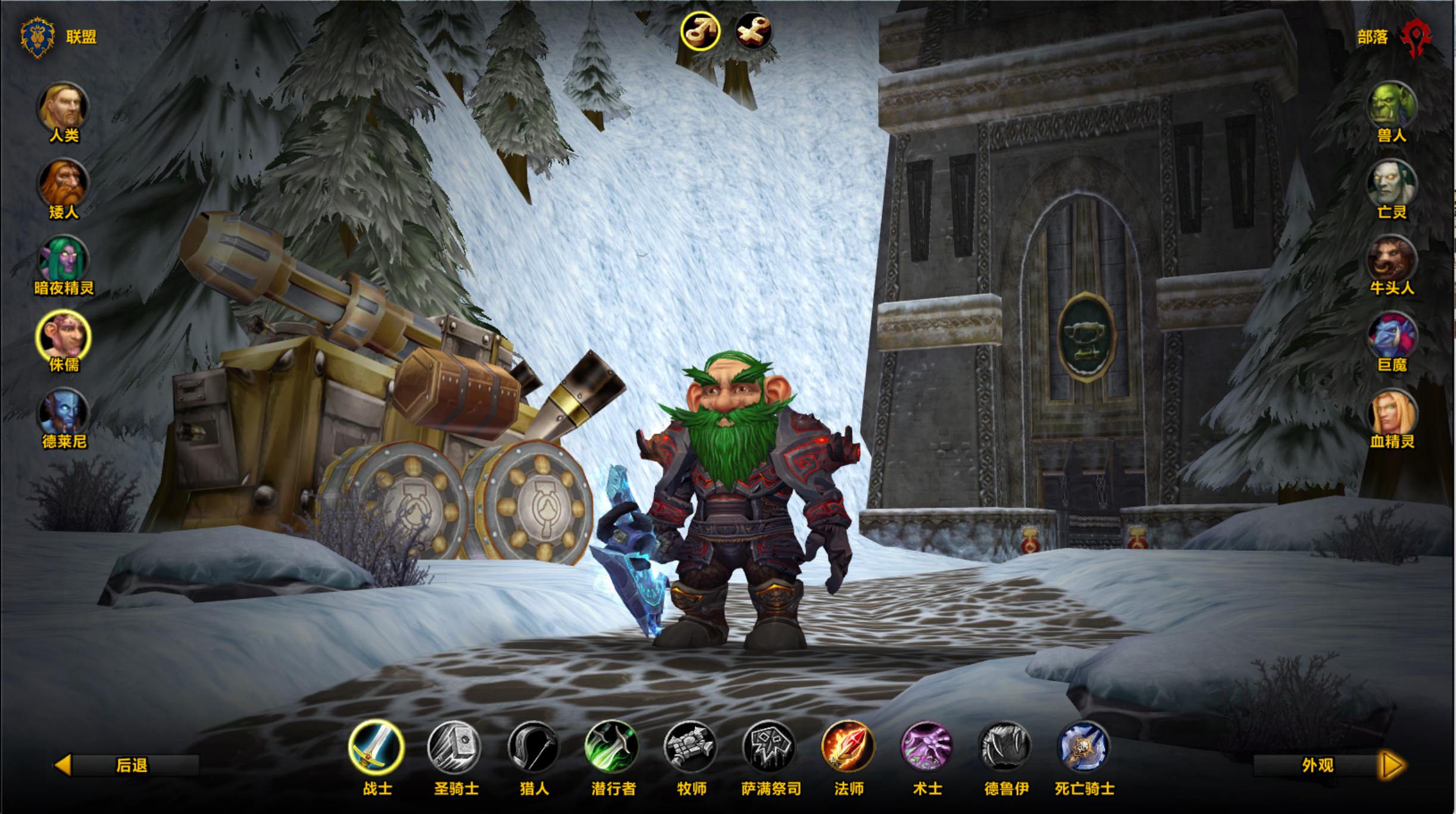Select the Troll race (巨魔)
The image size is (1456, 814).
tap(1392, 336)
